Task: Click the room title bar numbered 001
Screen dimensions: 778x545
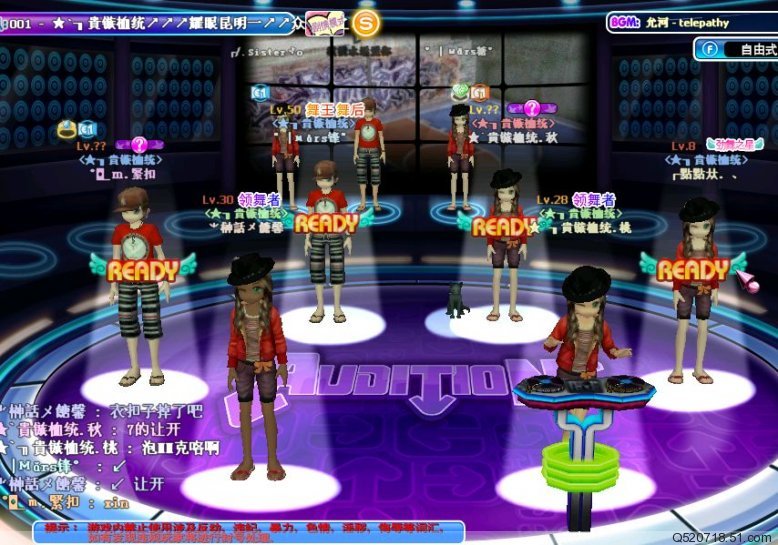Action: (x=150, y=21)
